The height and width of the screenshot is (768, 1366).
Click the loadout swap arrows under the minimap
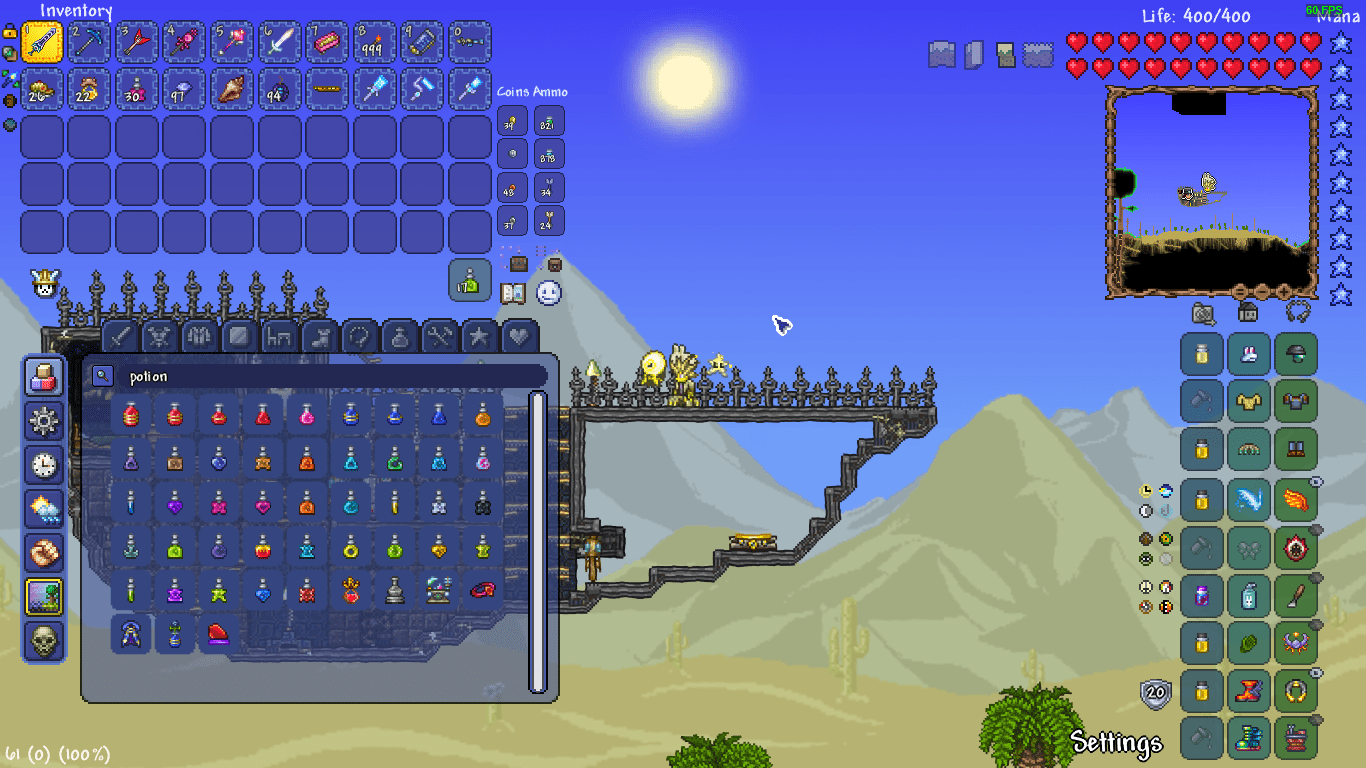pos(1299,312)
